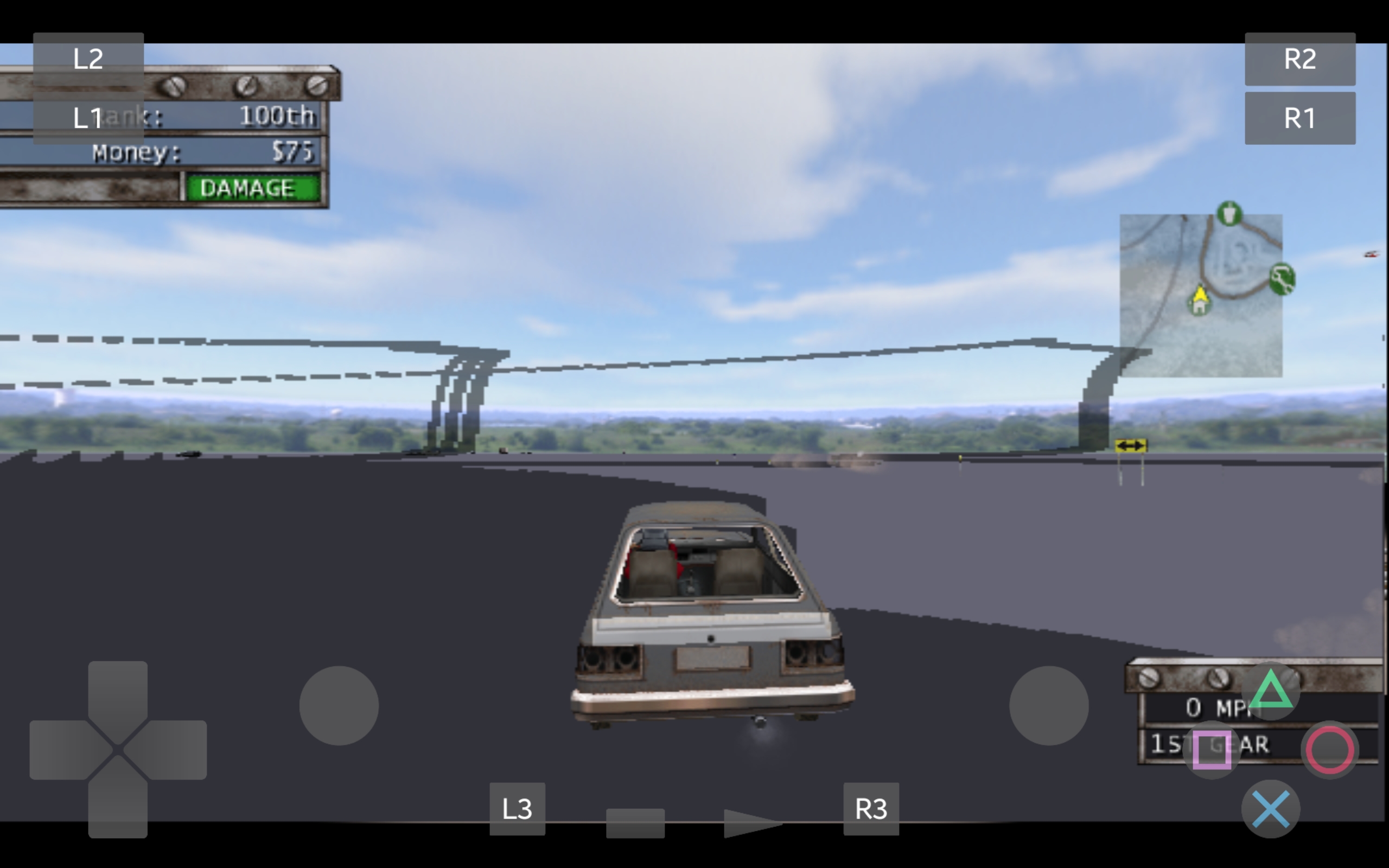The image size is (1389, 868).
Task: Tap the Square face button icon
Action: 1213,749
